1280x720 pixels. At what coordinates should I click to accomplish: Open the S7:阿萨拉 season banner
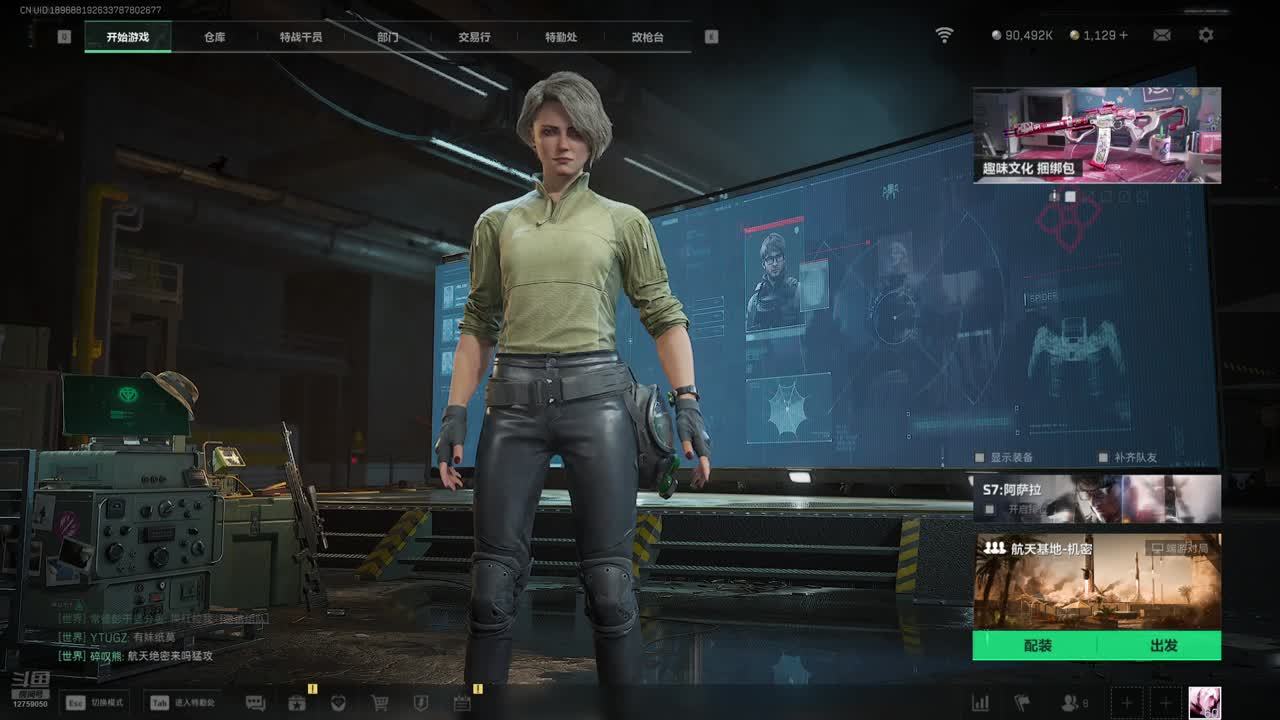coord(1097,498)
